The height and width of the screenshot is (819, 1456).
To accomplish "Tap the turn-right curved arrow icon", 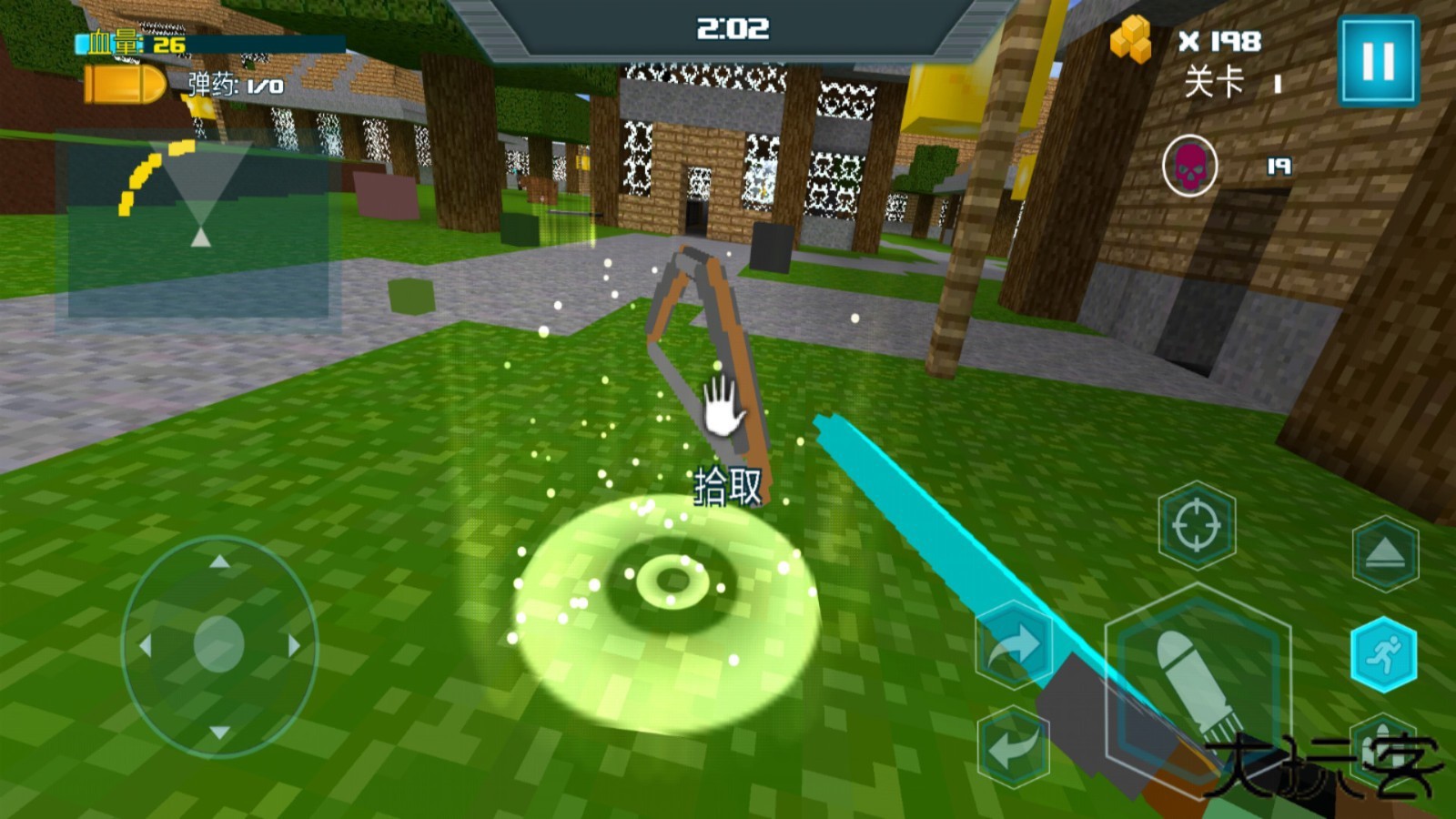I will (1016, 646).
